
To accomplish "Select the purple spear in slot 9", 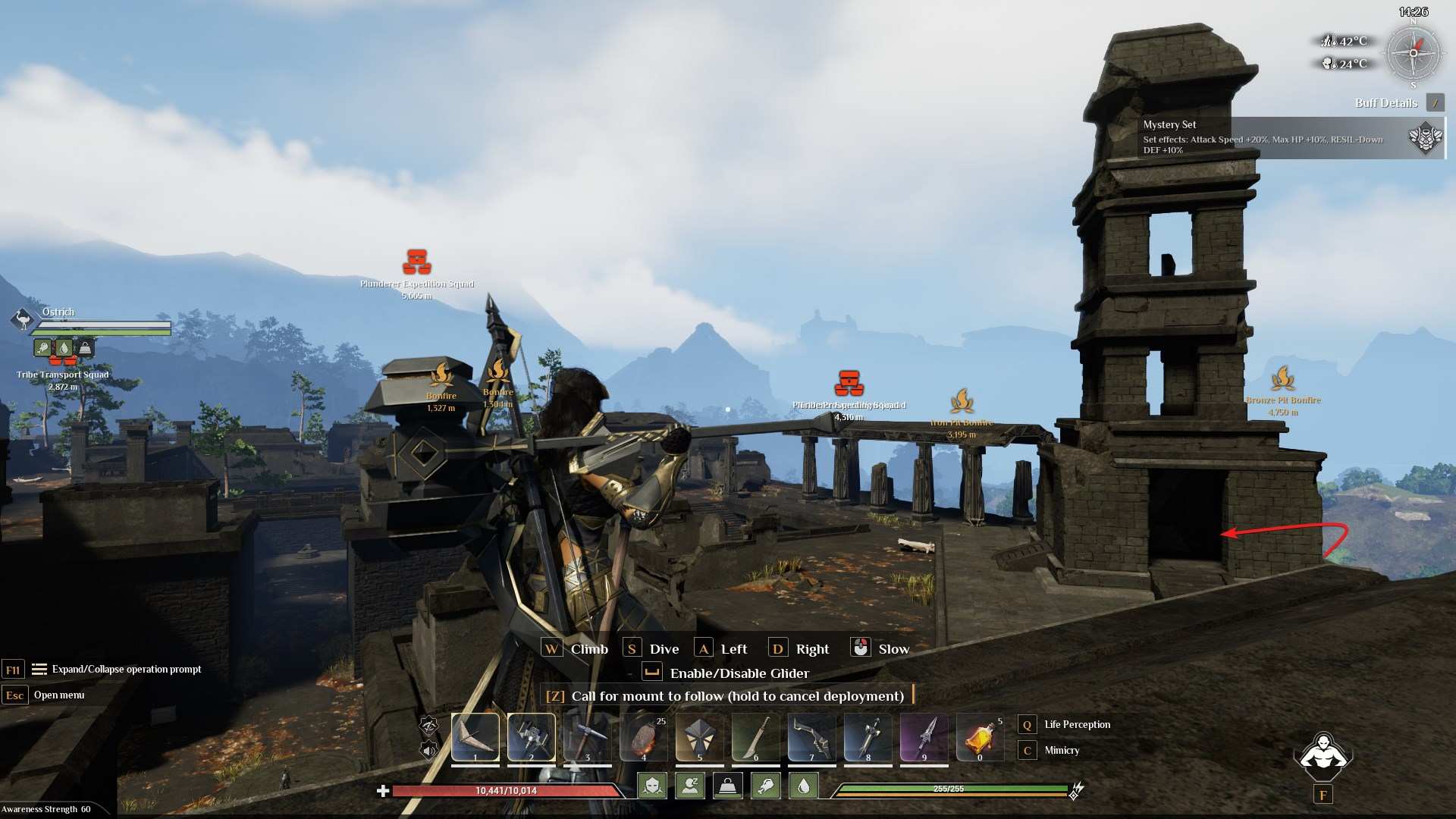I will (x=924, y=737).
